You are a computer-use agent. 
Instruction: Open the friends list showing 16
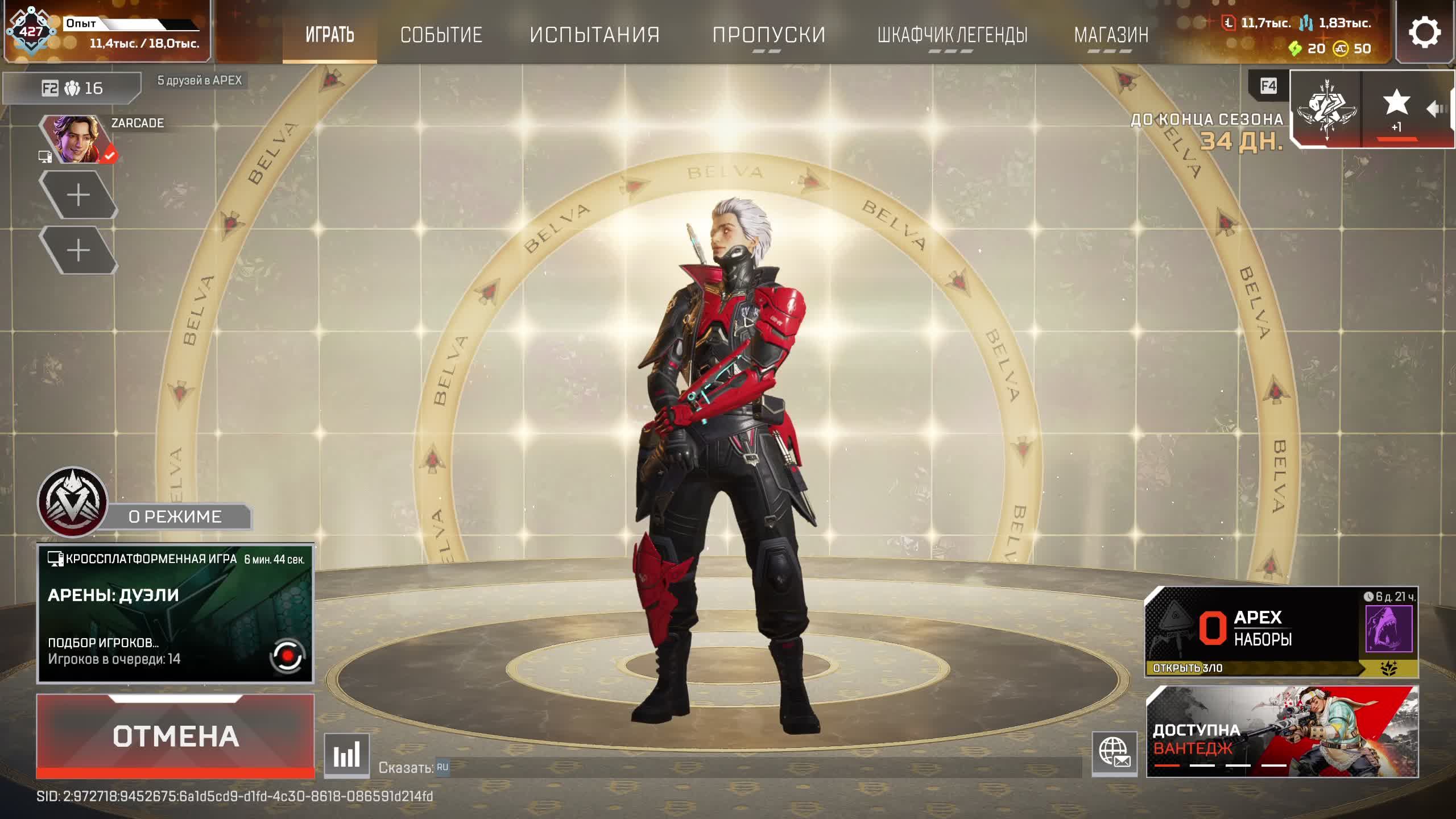pyautogui.click(x=72, y=88)
